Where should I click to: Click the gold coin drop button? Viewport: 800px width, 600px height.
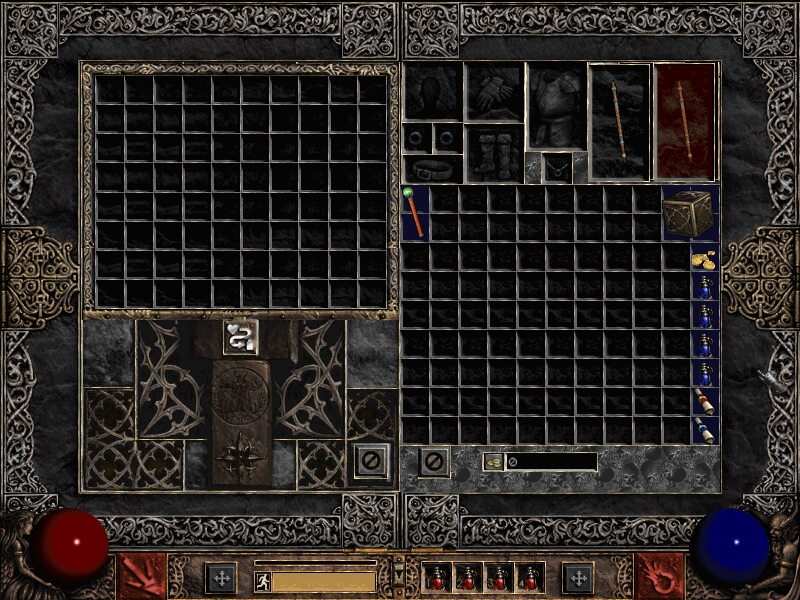click(494, 462)
